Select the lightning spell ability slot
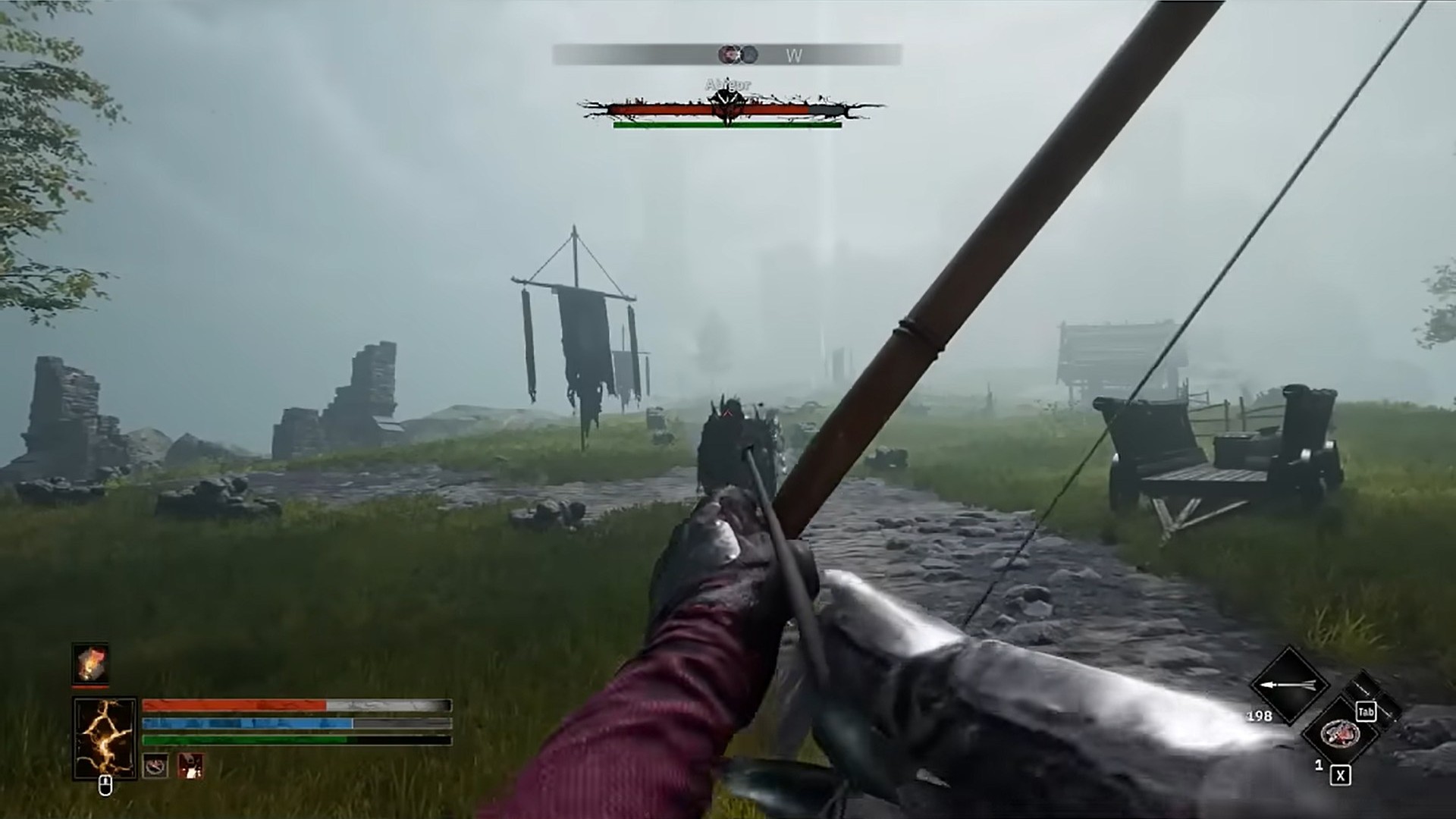 pyautogui.click(x=105, y=739)
